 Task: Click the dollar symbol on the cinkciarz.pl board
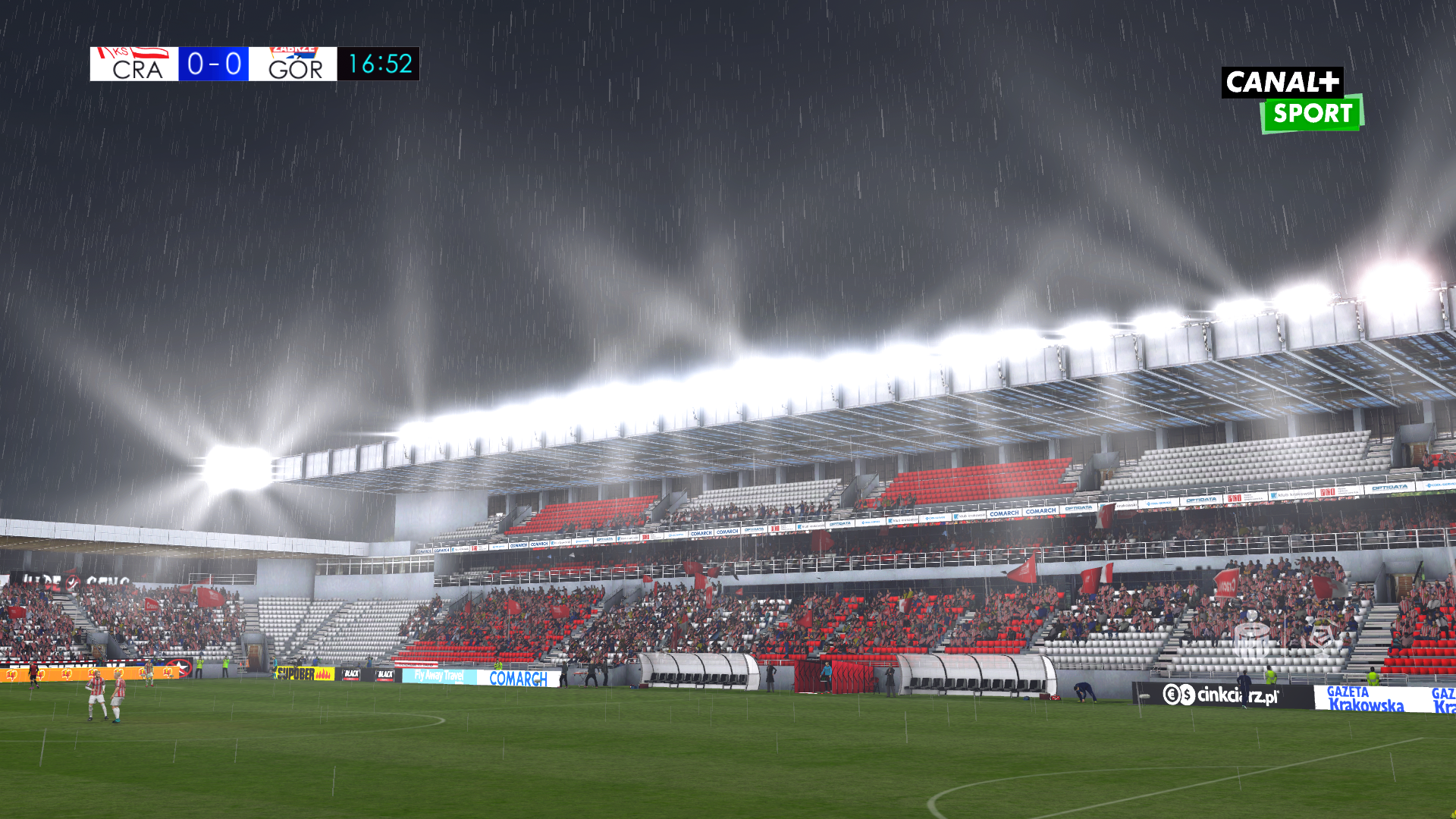1188,695
